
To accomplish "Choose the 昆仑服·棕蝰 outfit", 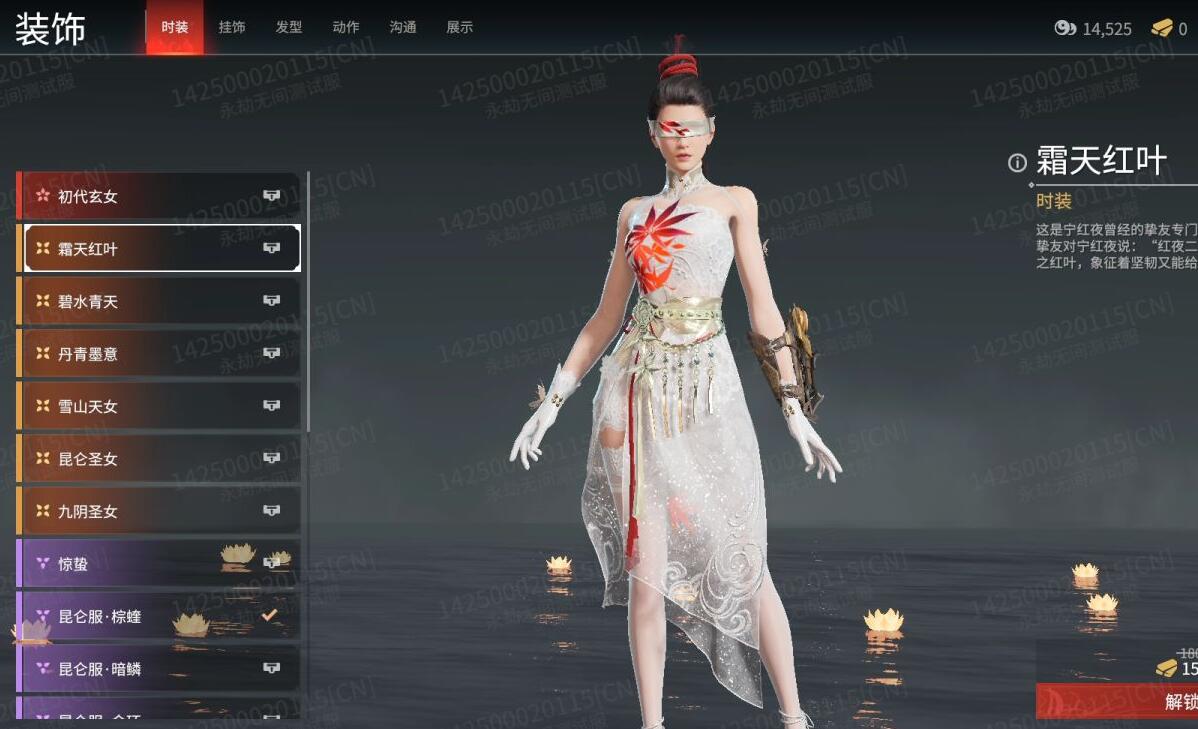I will (x=160, y=616).
